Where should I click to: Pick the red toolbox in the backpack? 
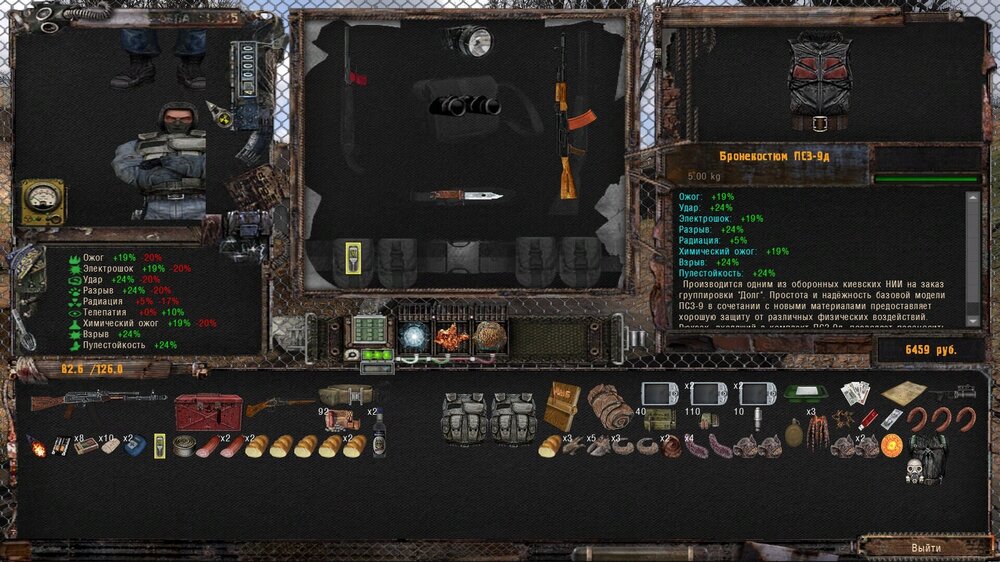(208, 410)
